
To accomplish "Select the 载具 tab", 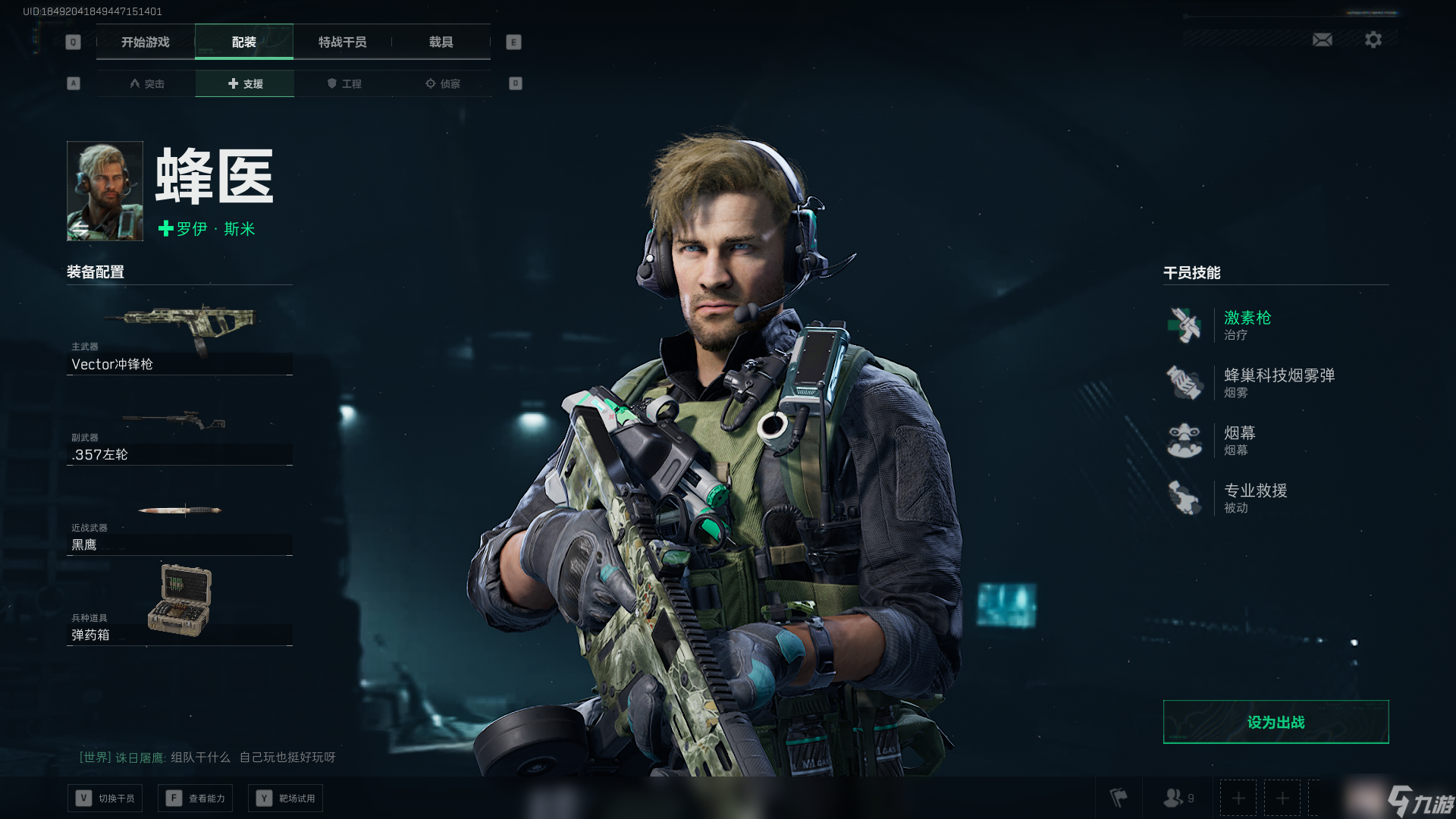I will coord(441,42).
